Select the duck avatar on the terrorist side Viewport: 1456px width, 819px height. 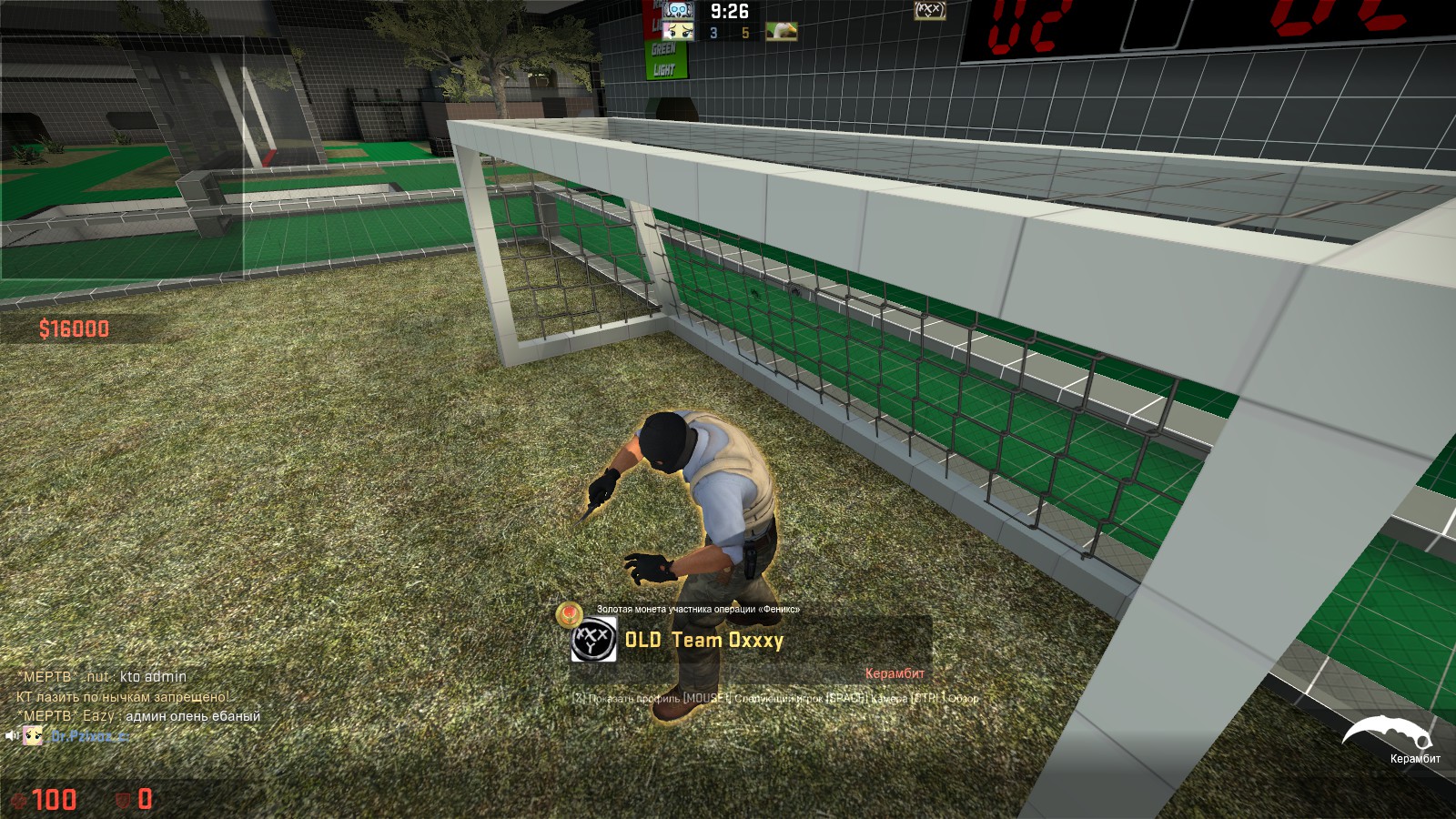click(x=781, y=33)
